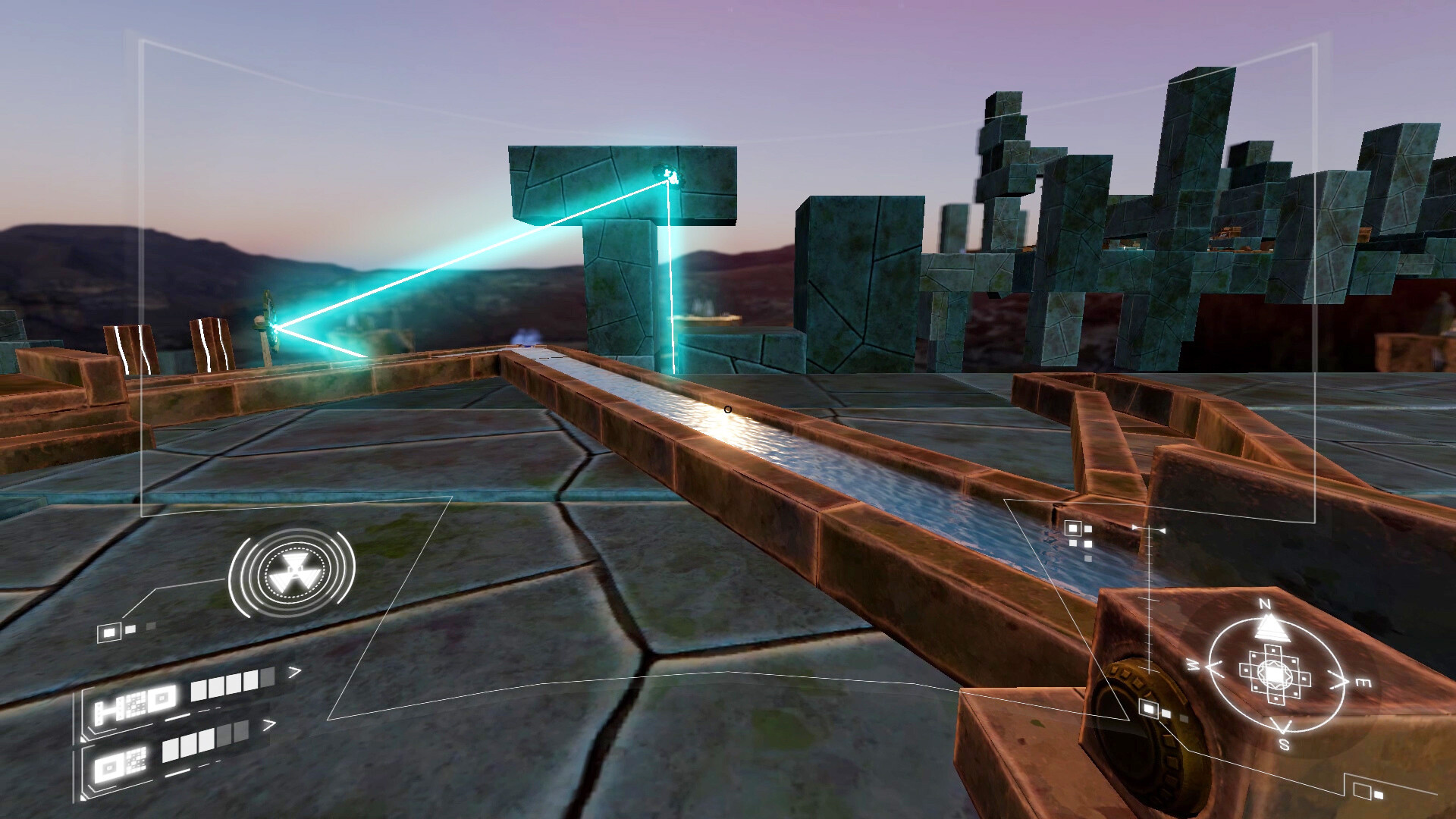Click the lower resource meter square icon
The width and height of the screenshot is (1456, 819).
tap(108, 766)
